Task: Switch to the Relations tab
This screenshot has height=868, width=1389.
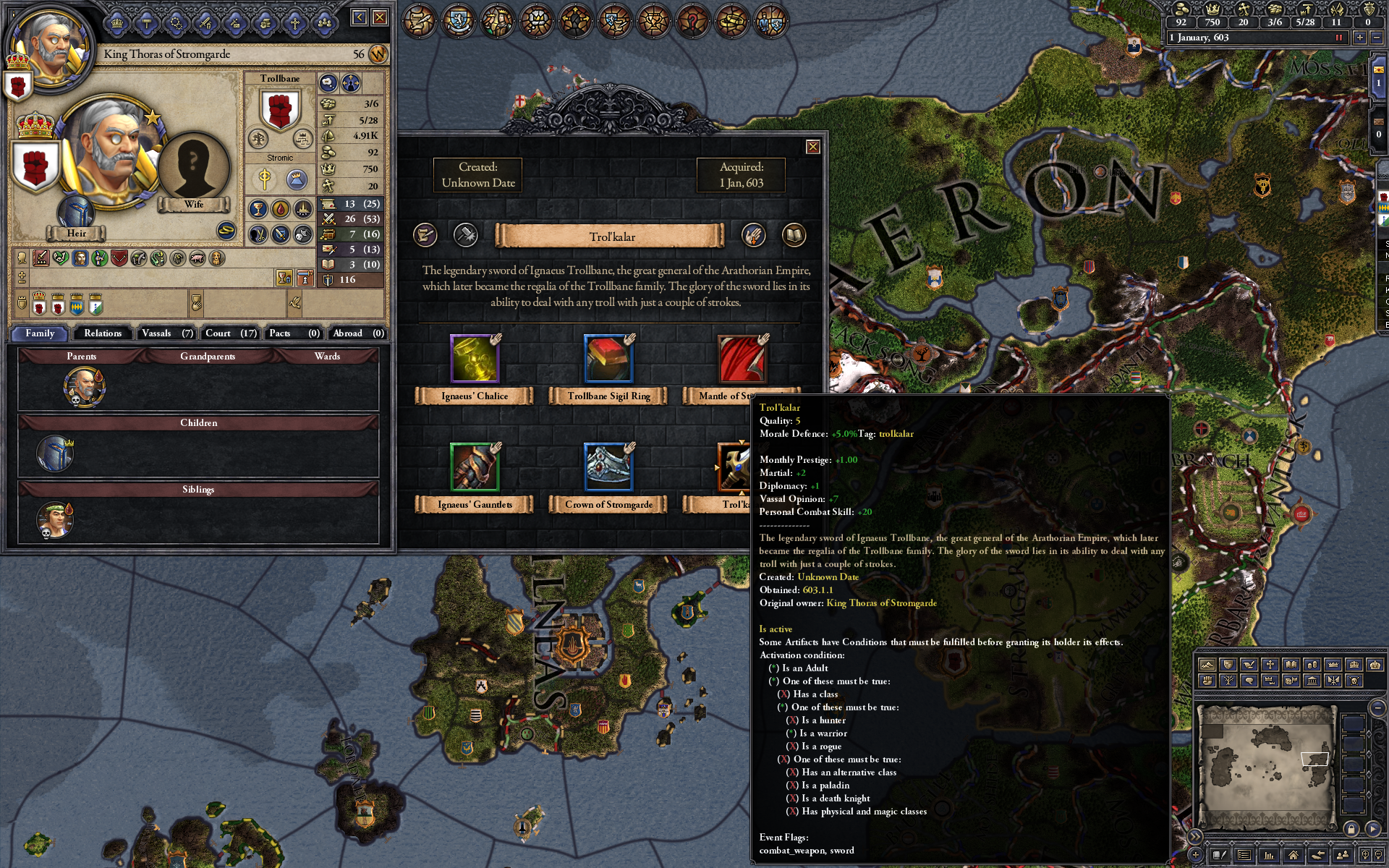Action: pyautogui.click(x=102, y=333)
